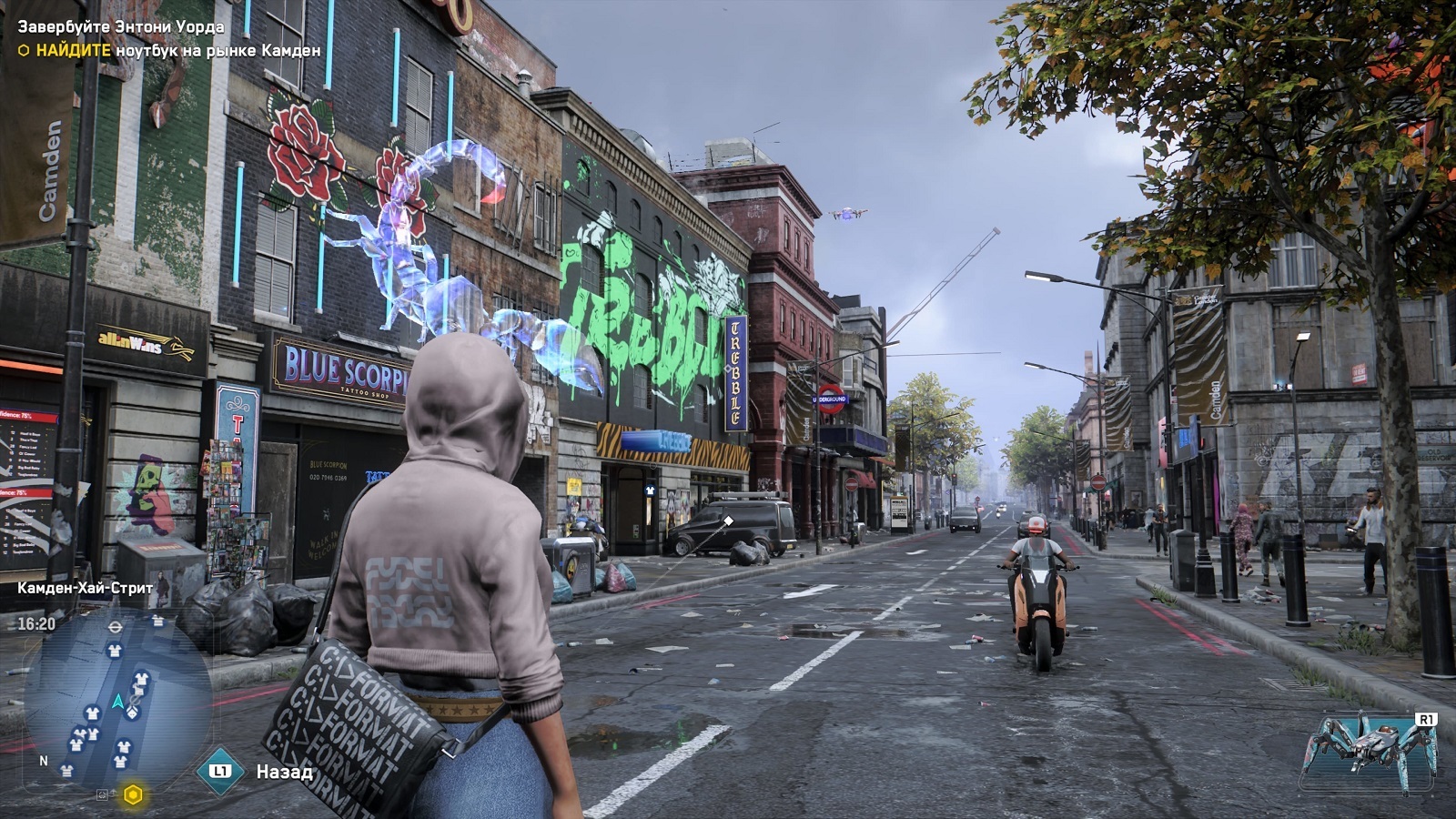The height and width of the screenshot is (819, 1456).
Task: Choose the "Назад" back option
Action: tap(284, 773)
